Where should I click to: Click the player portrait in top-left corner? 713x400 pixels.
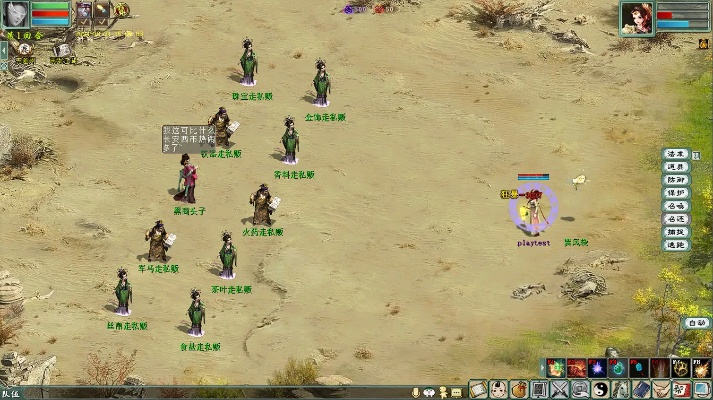coord(15,14)
